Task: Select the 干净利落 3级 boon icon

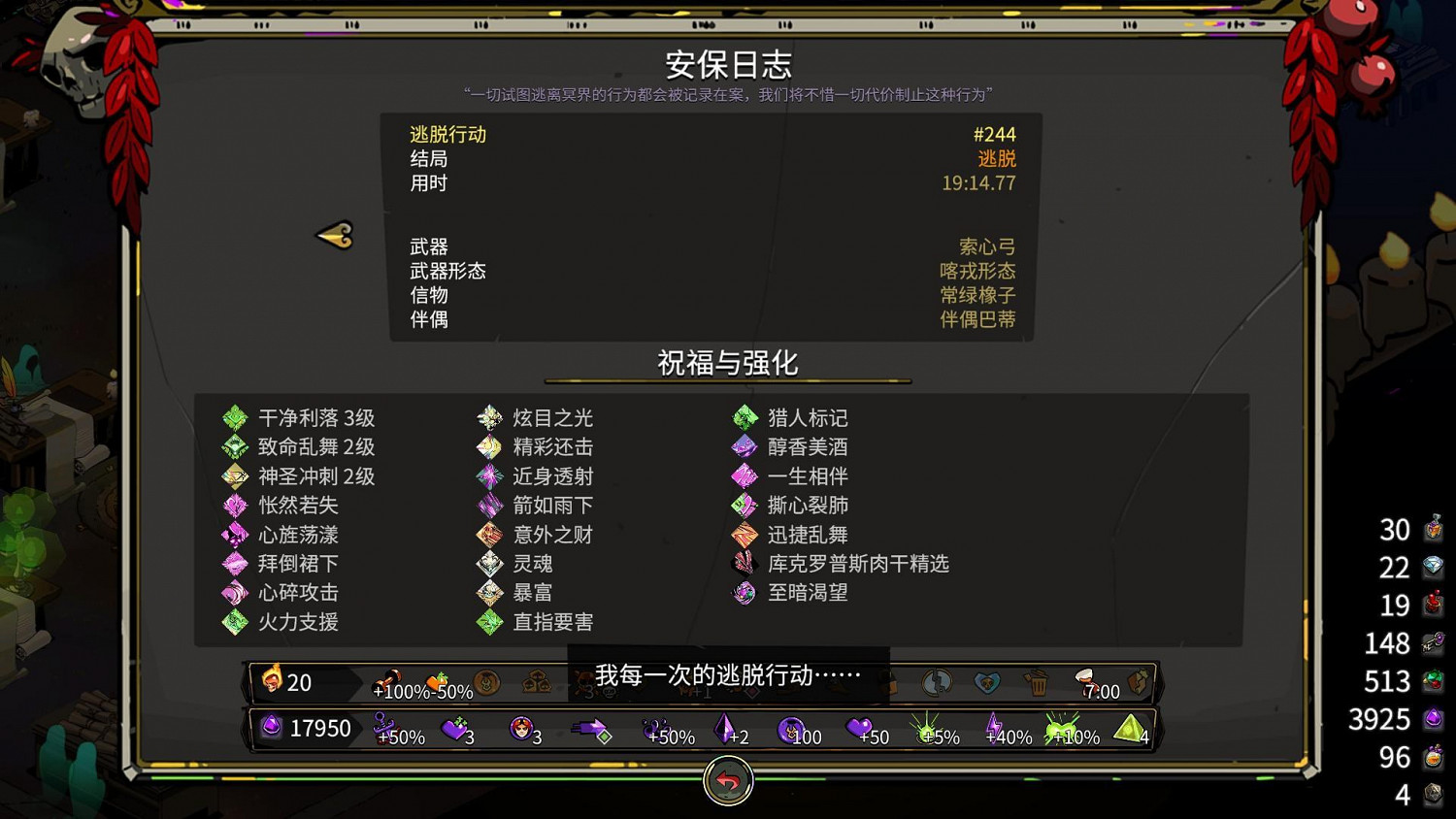Action: pos(233,417)
